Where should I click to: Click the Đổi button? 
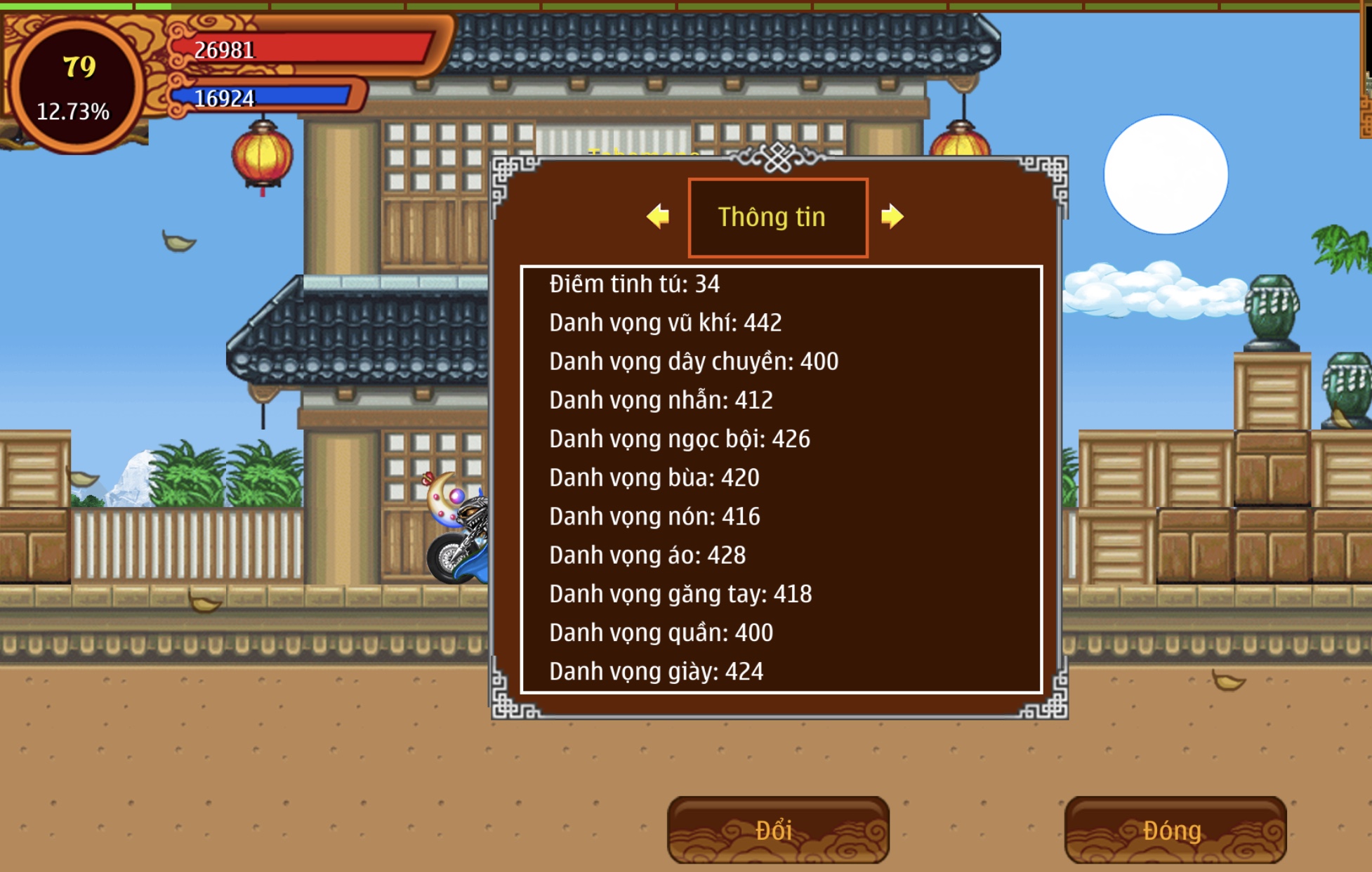tap(777, 830)
